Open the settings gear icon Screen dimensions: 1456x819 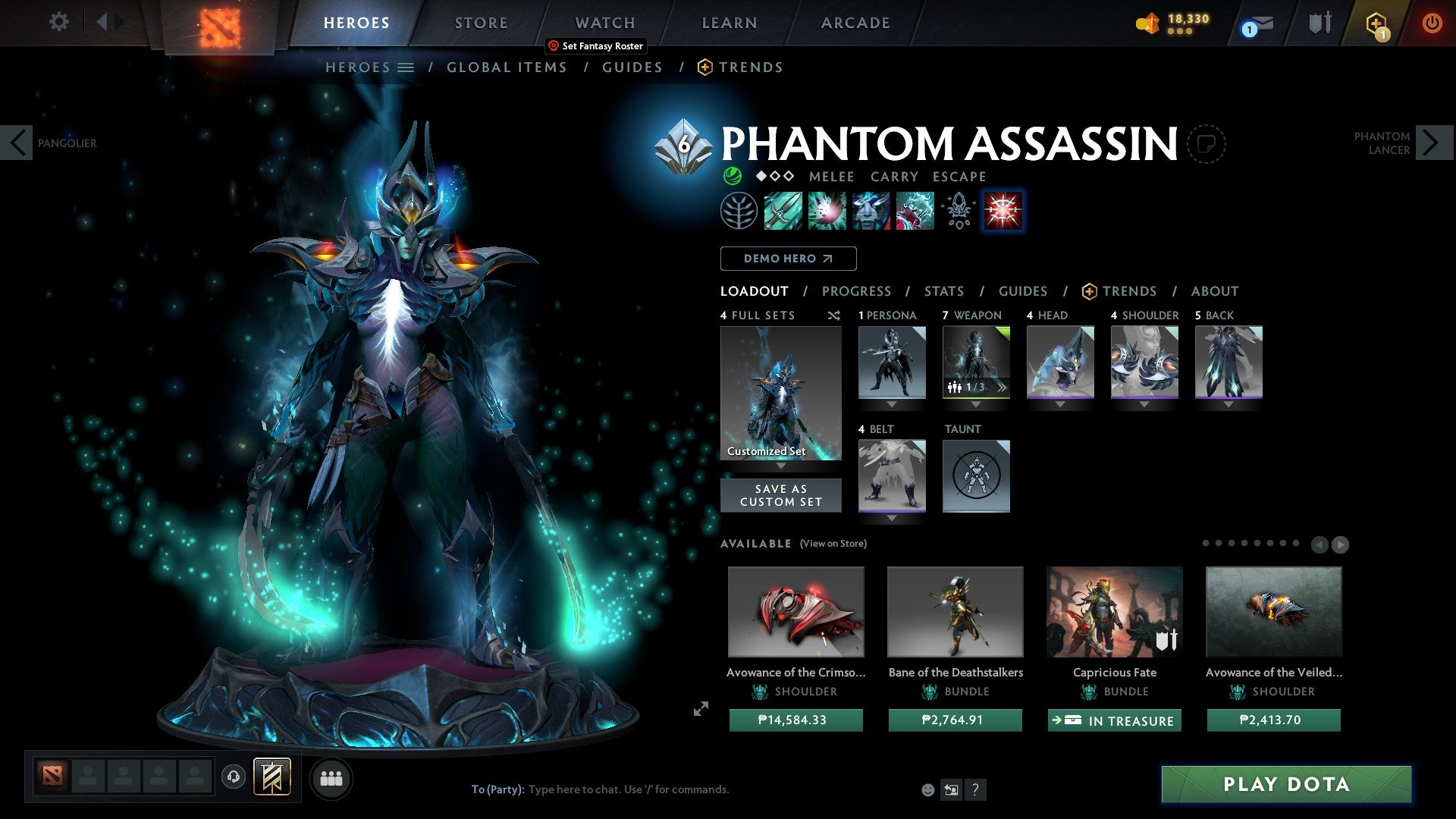point(58,22)
